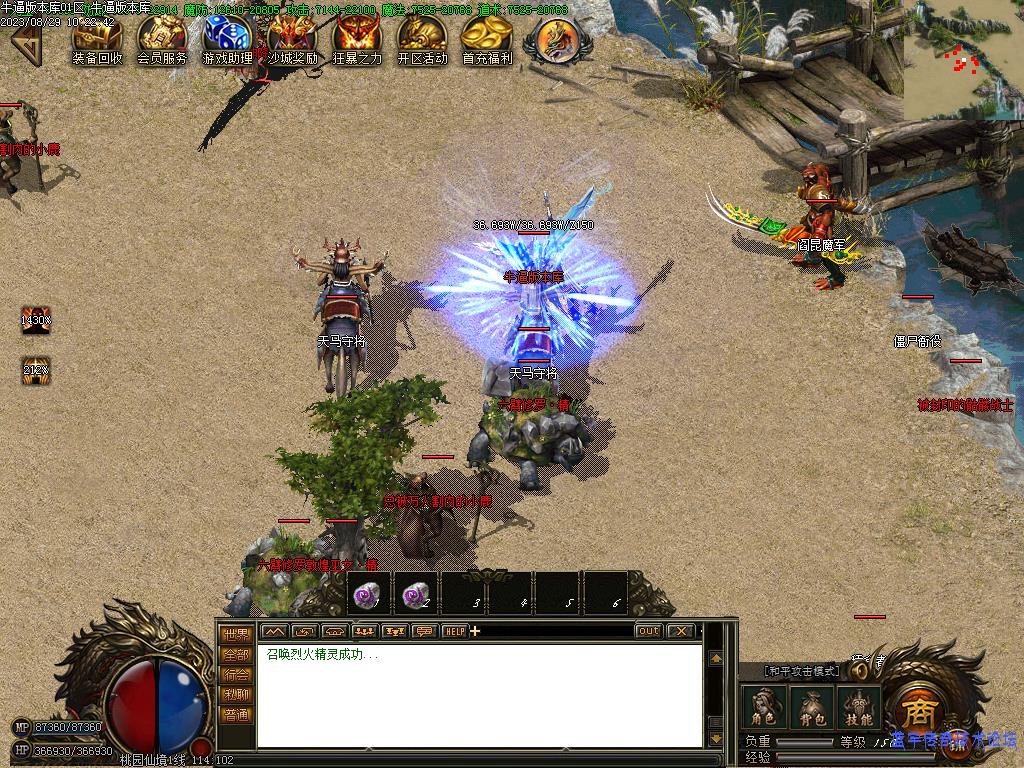
Task: Use the item in hotbar slot 2
Action: [416, 594]
